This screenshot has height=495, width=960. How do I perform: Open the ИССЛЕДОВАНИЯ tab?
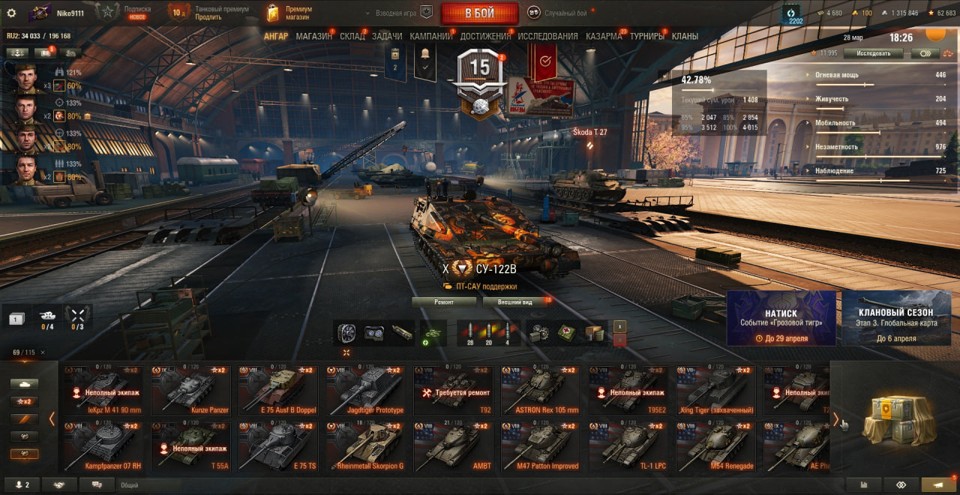547,36
